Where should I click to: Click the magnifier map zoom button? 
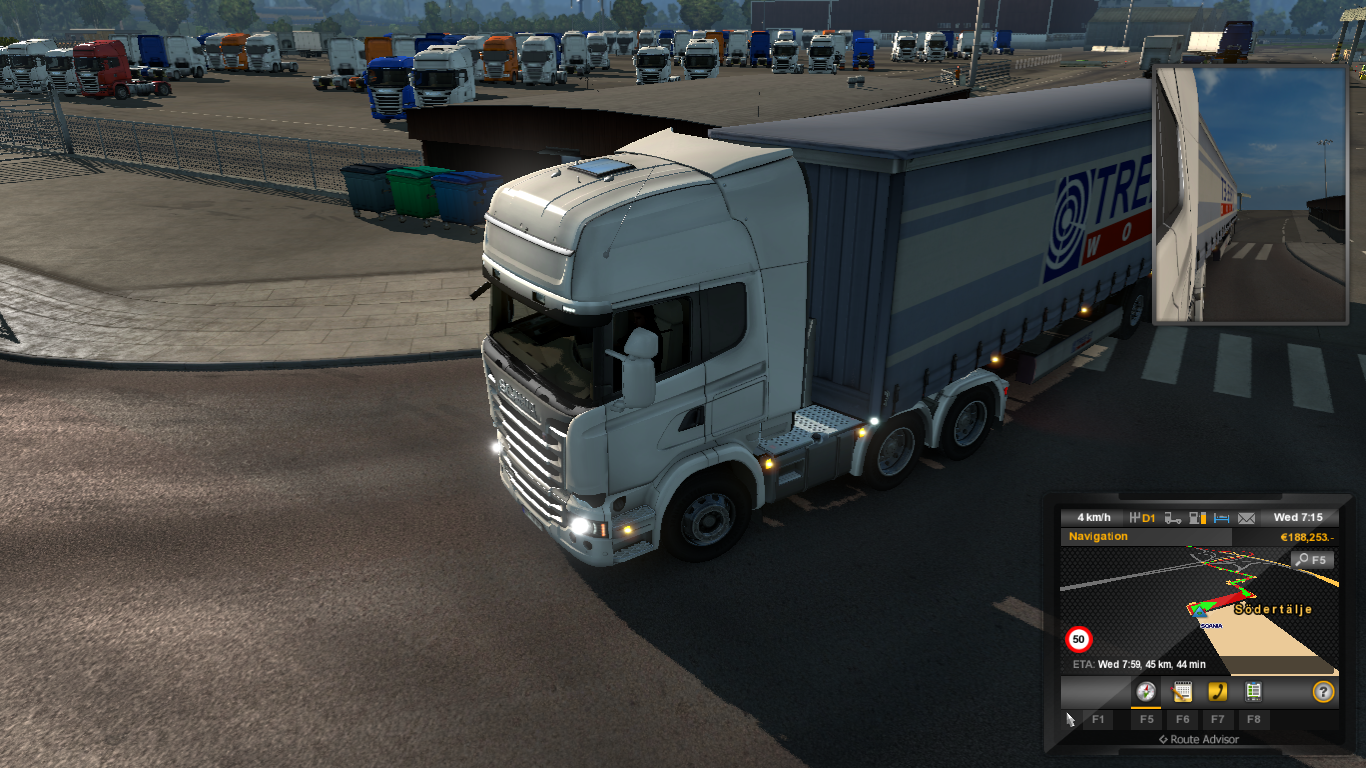point(1313,560)
